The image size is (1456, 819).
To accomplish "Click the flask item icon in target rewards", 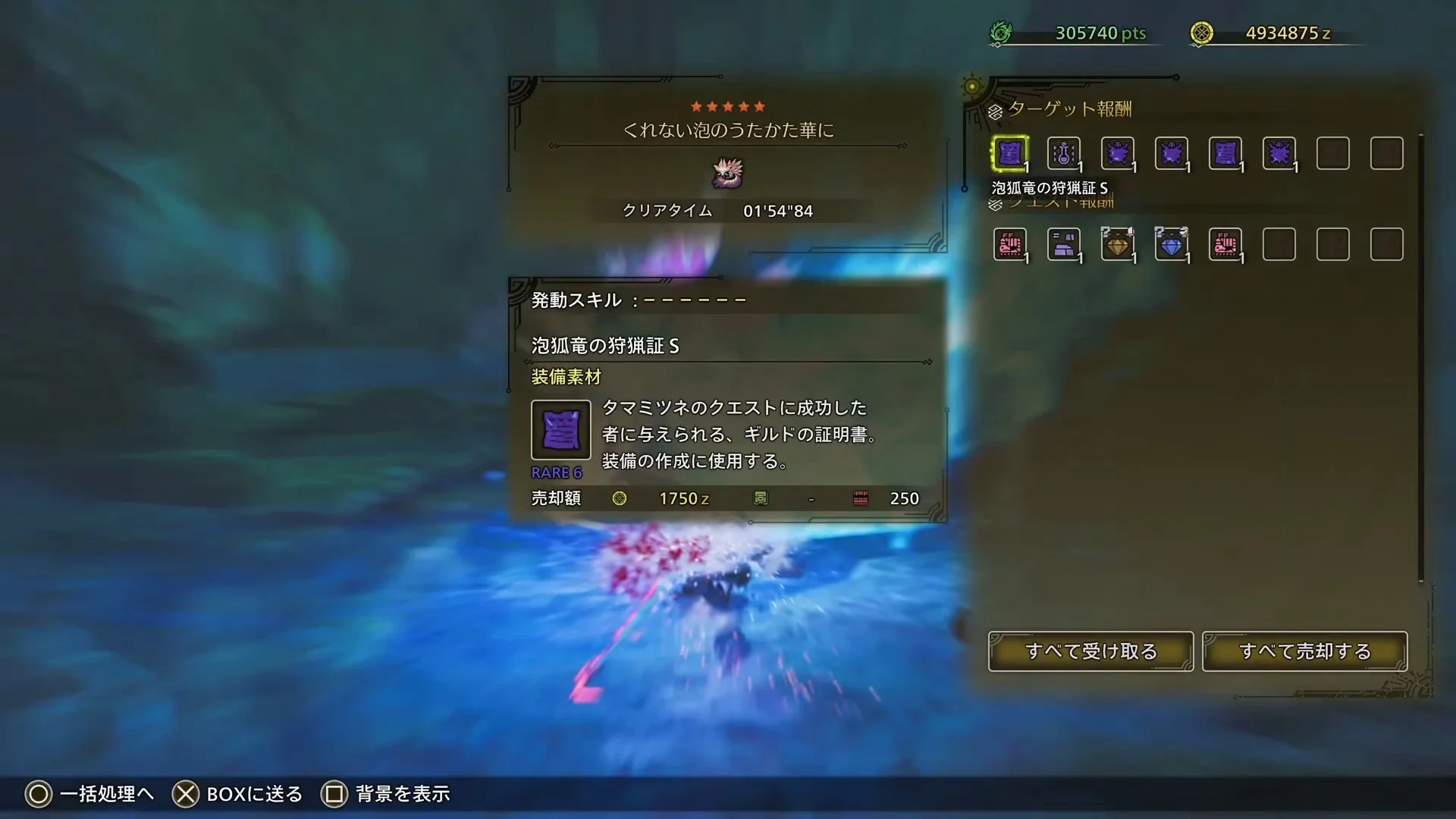I will (1064, 152).
